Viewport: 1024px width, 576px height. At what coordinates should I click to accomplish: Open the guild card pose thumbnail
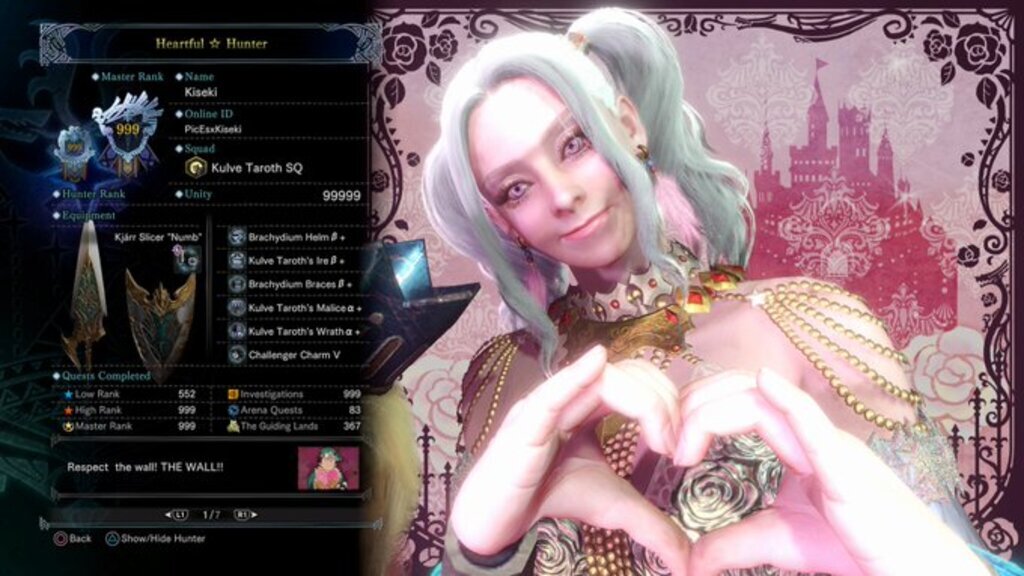[327, 468]
